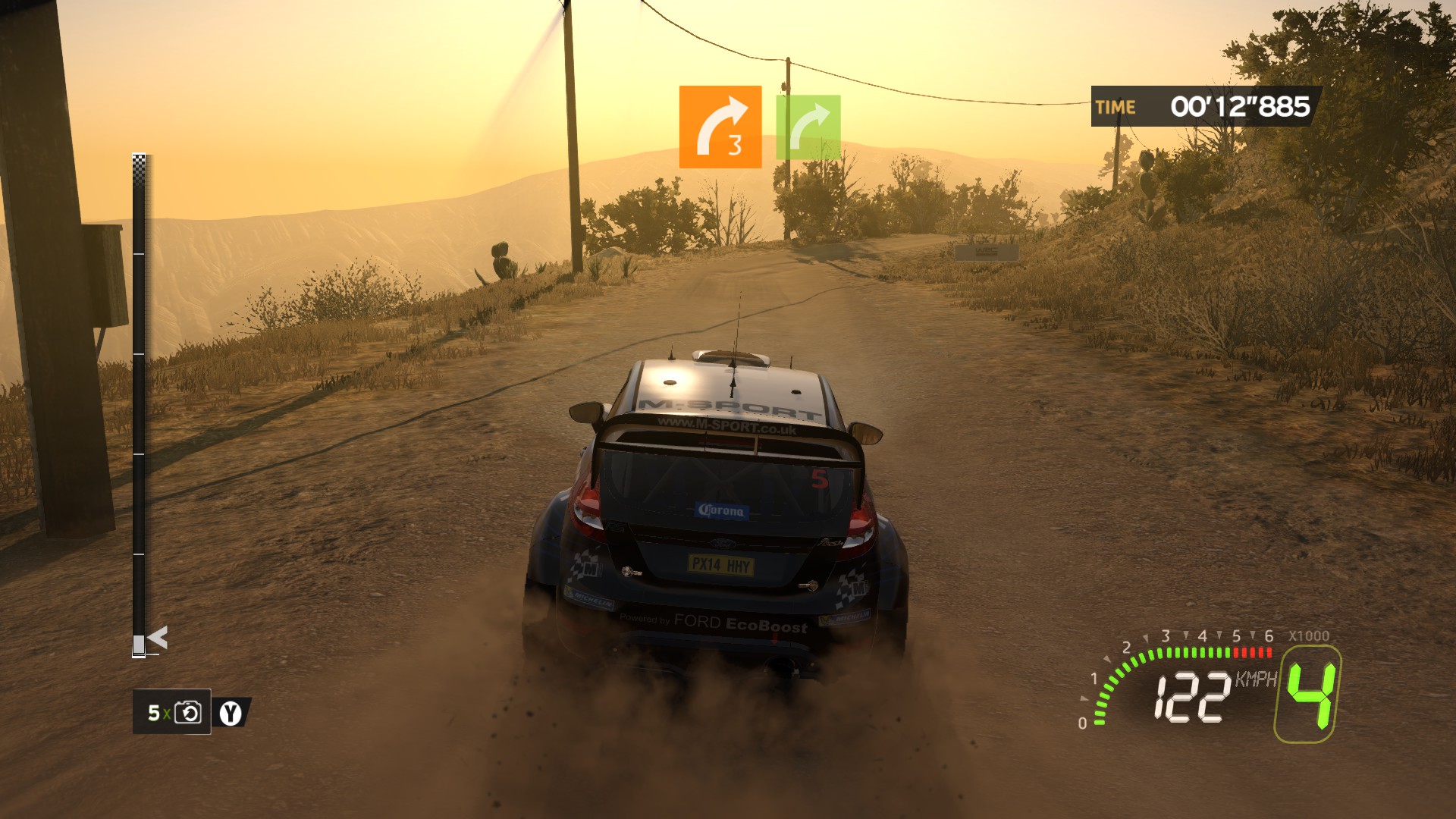Click the checkered flag at progress bar top
The image size is (1456, 819).
click(x=139, y=162)
